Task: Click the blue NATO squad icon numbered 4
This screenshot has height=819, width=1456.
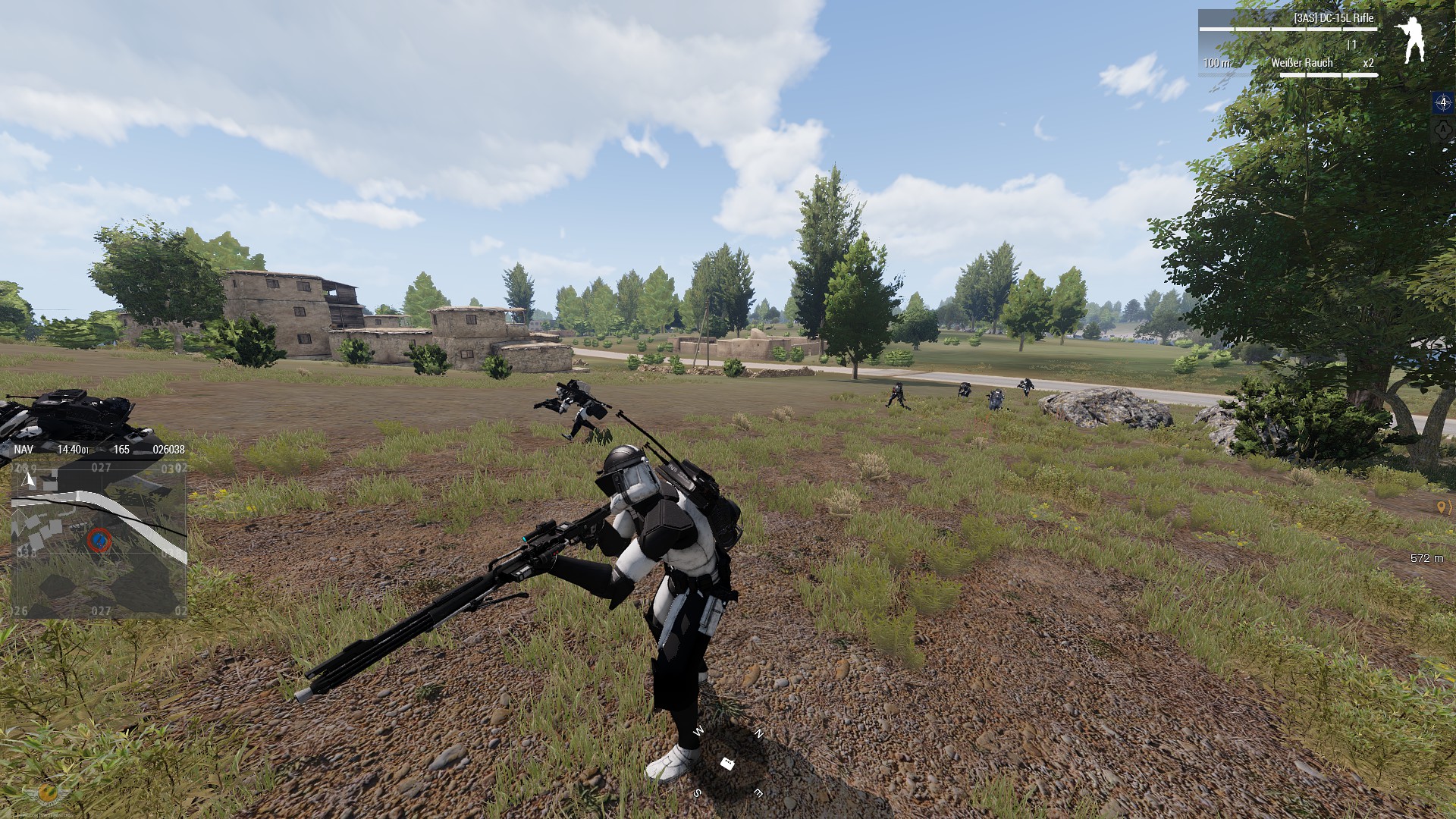Action: tap(1442, 102)
